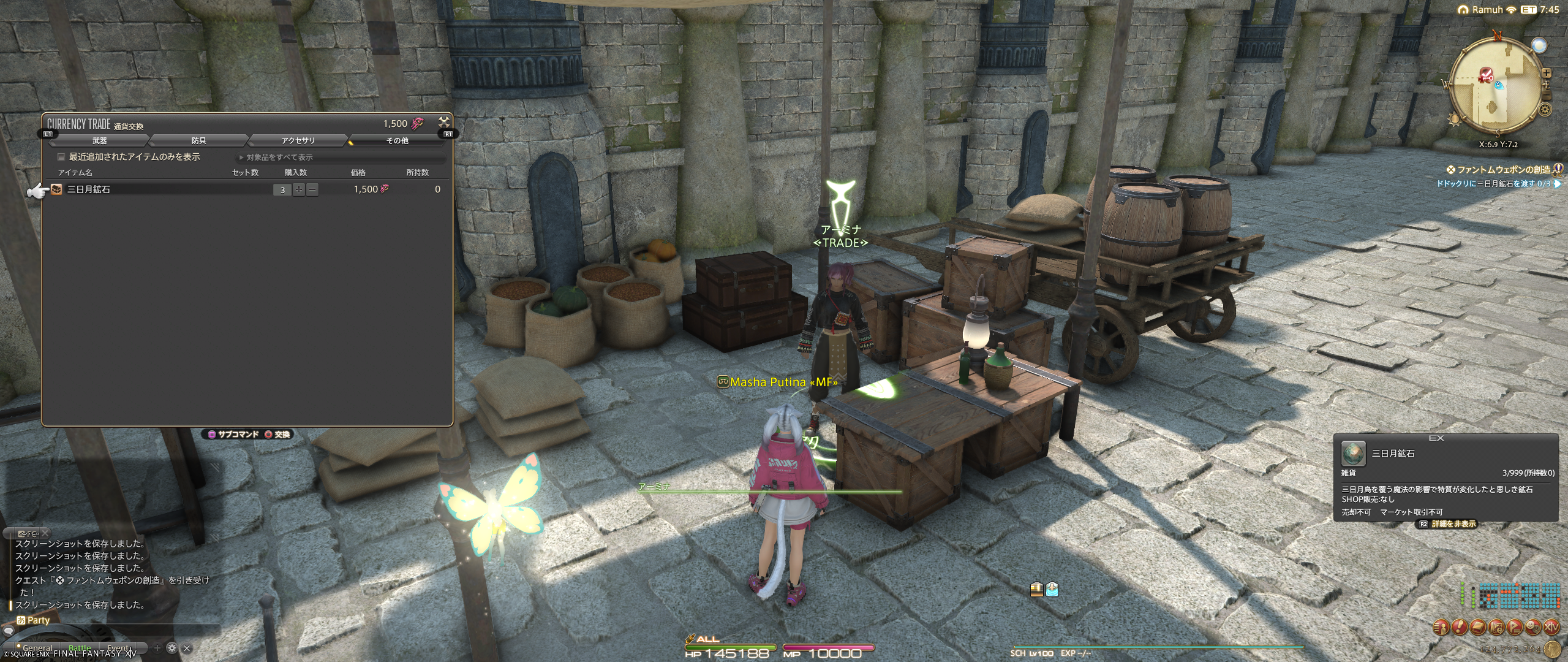
Task: Toggle the recently added items only checkbox
Action: pos(61,157)
